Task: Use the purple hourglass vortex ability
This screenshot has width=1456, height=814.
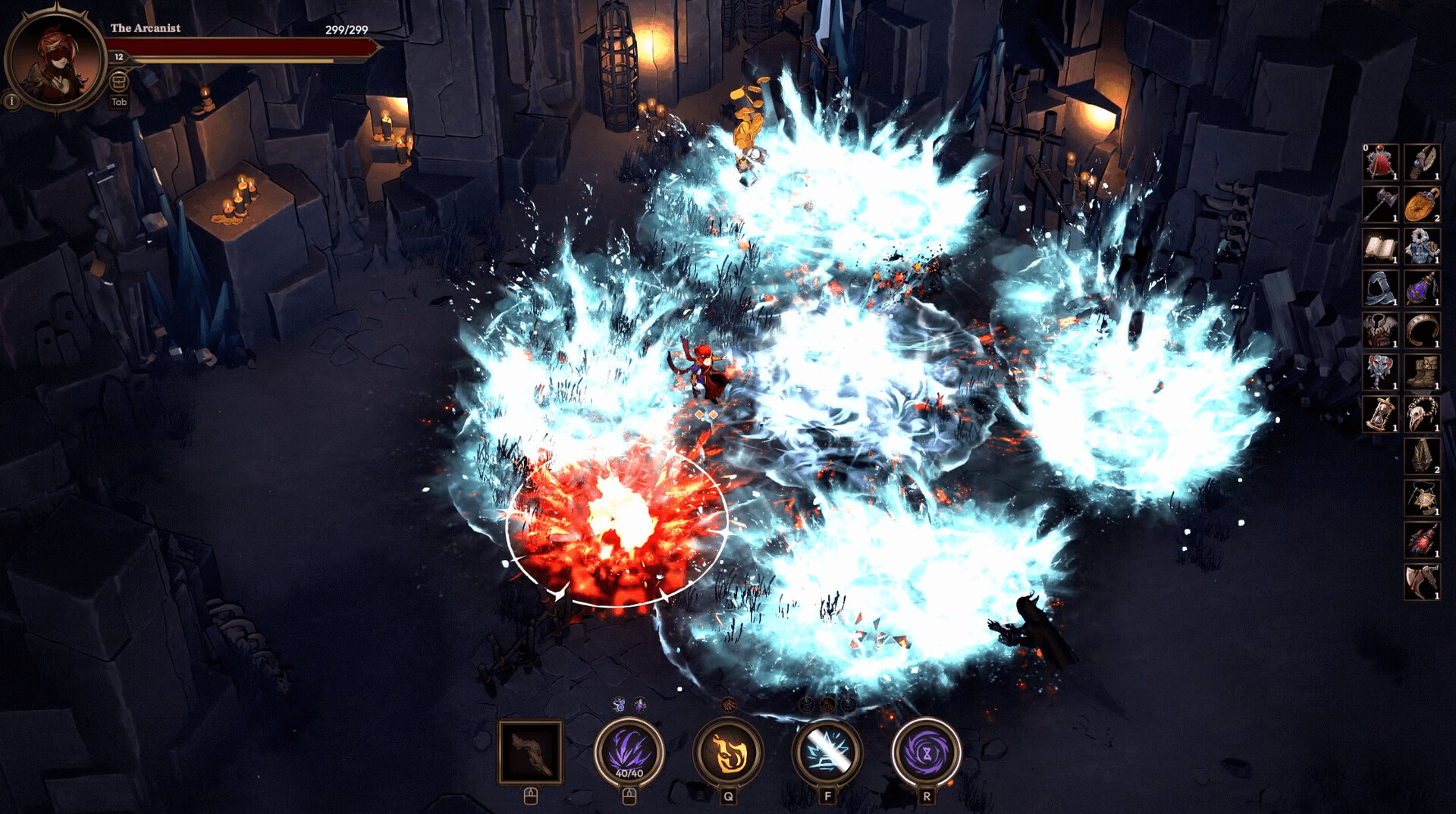Action: pos(926,751)
